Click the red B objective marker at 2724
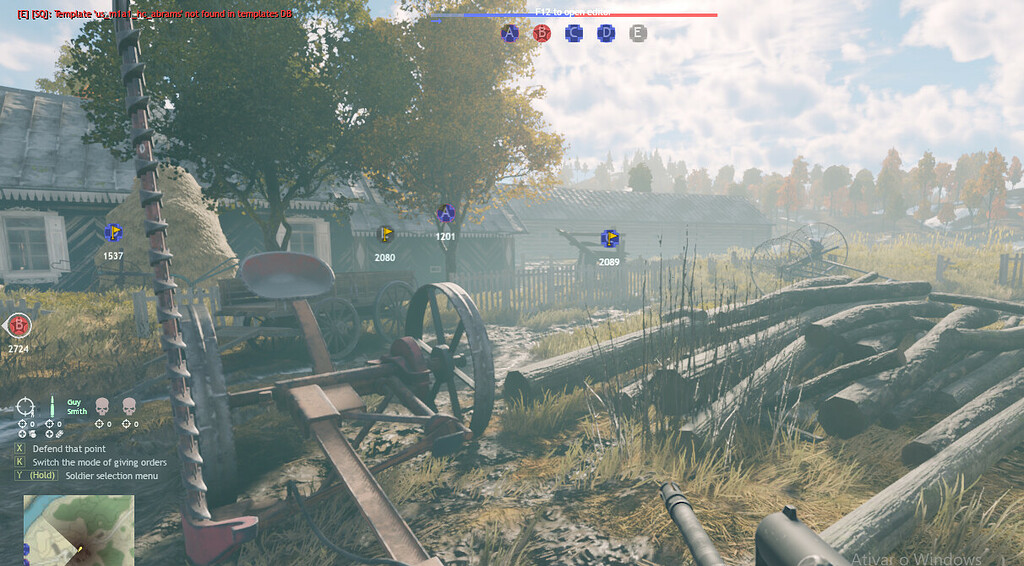The width and height of the screenshot is (1024, 566). [x=18, y=325]
